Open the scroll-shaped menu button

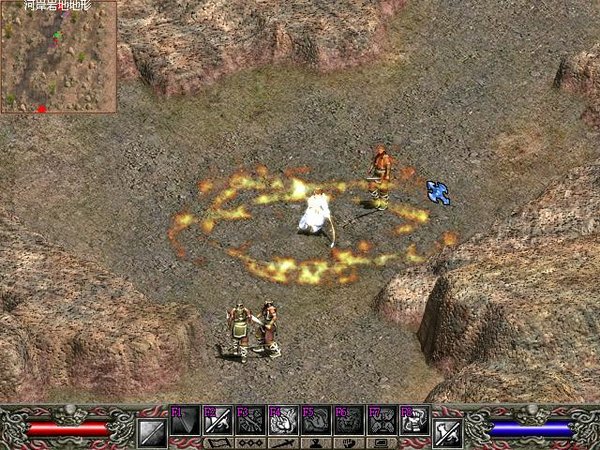pos(219,443)
